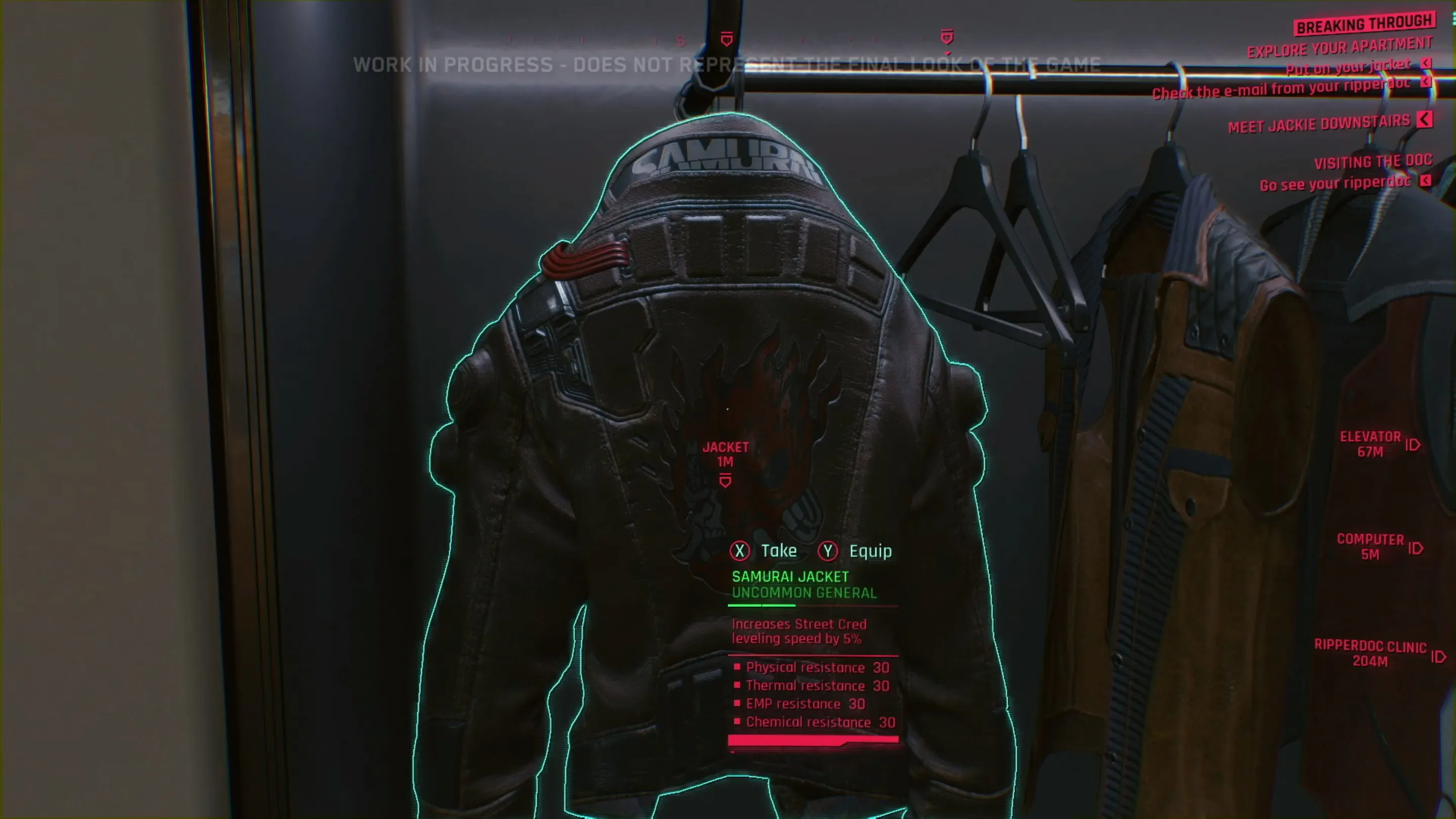Click the Computer 5M waypoint marker

[1371, 547]
